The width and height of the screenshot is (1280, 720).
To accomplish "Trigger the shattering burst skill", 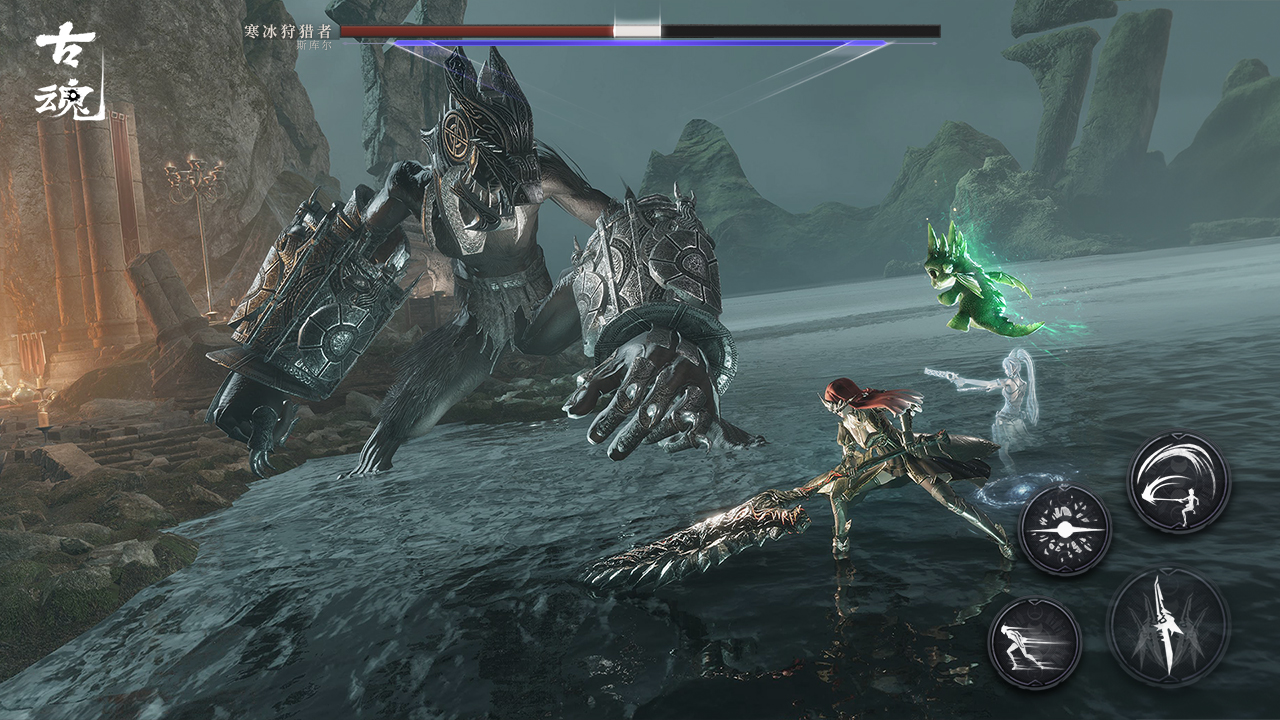I will (x=1065, y=529).
